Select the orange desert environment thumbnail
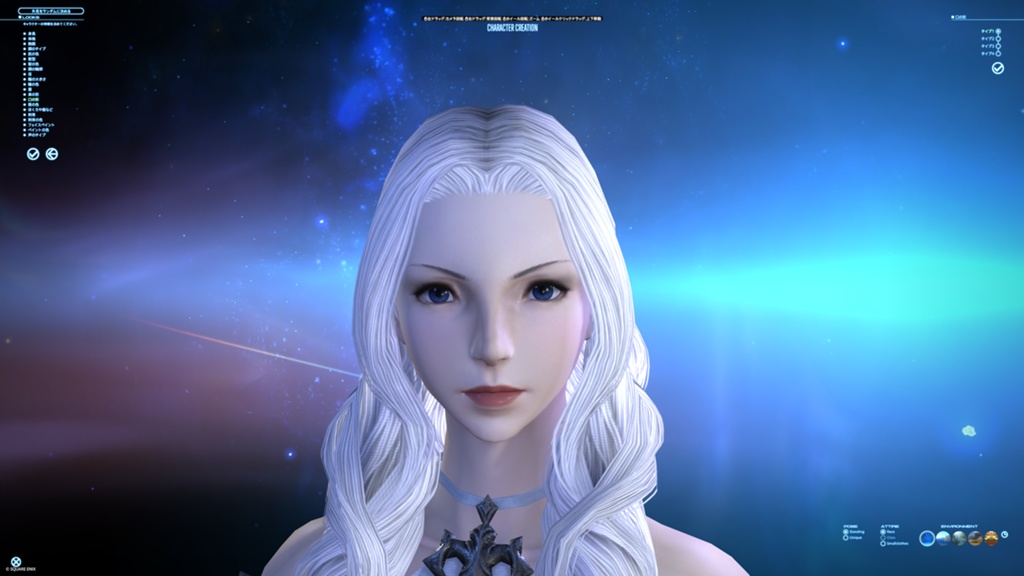Image resolution: width=1024 pixels, height=576 pixels. click(x=975, y=538)
